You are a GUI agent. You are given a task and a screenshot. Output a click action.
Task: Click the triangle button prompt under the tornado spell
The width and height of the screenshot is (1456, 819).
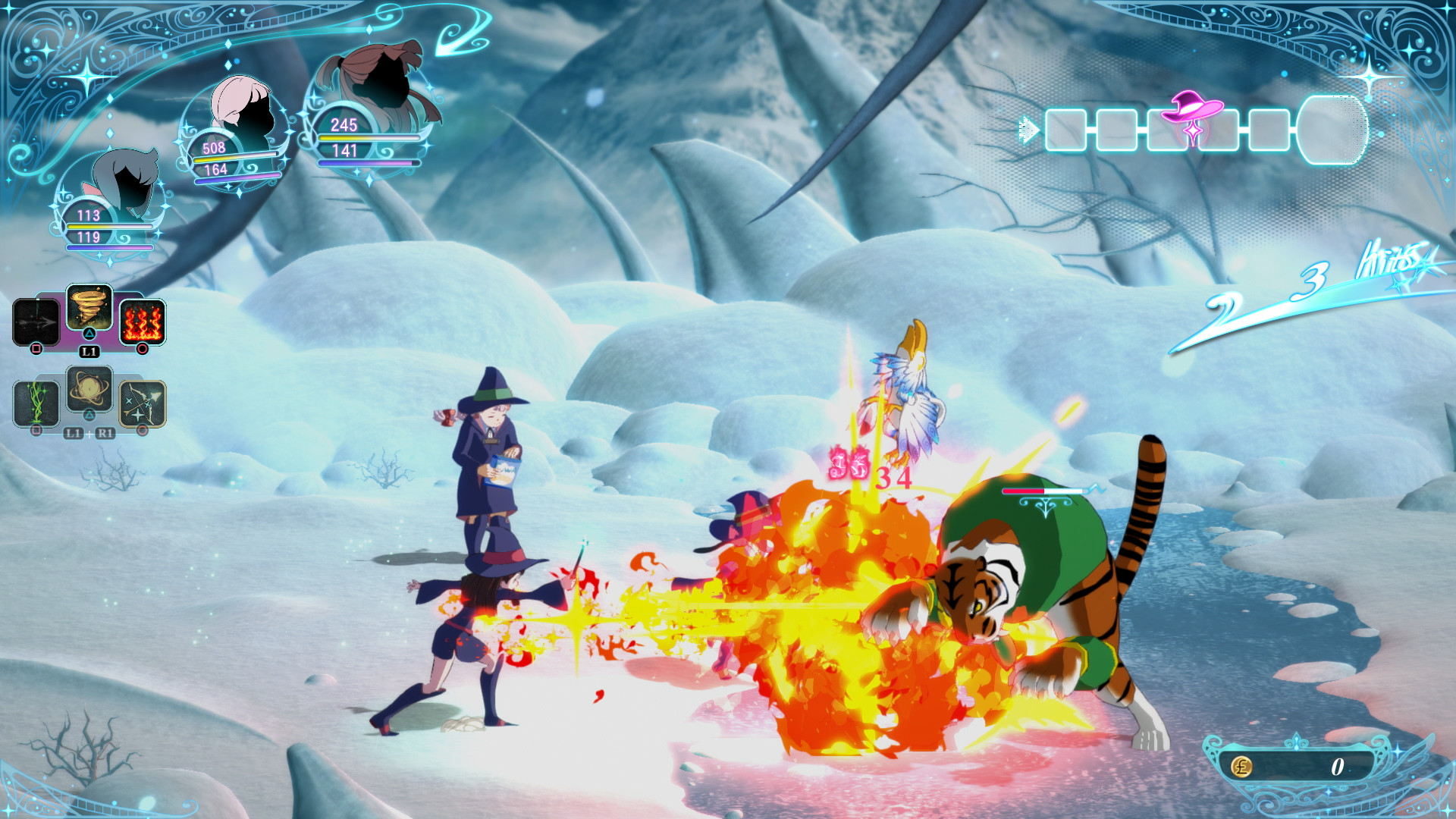[x=88, y=332]
